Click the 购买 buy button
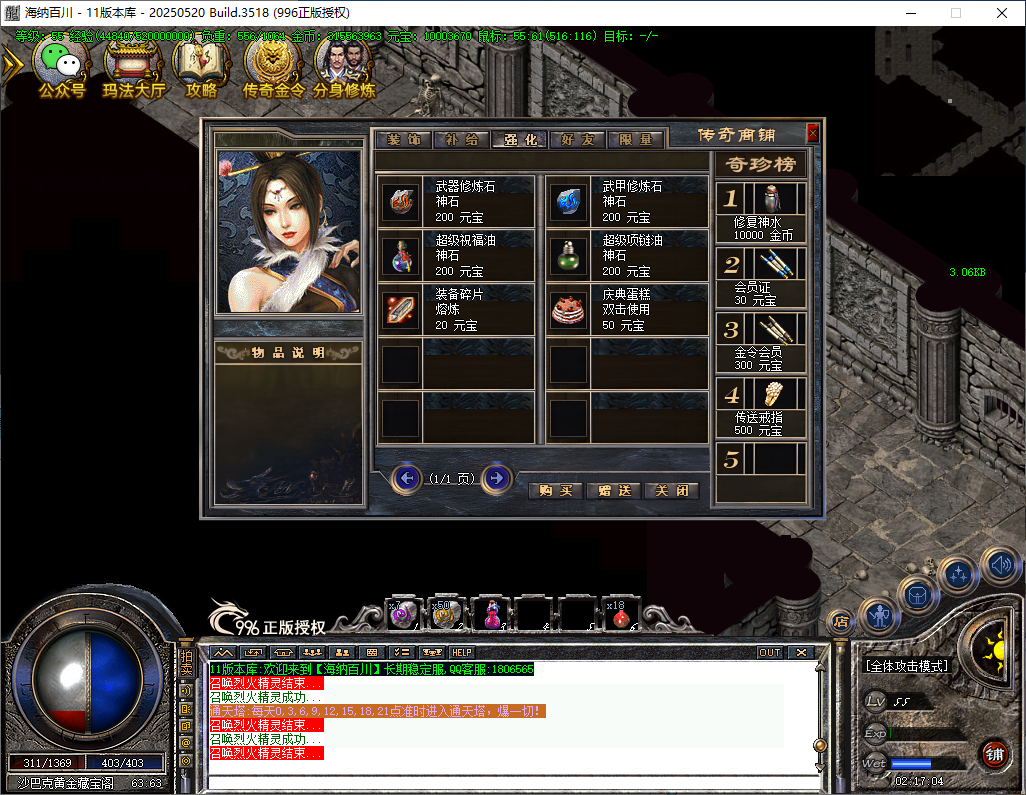The height and width of the screenshot is (795, 1026). 556,491
